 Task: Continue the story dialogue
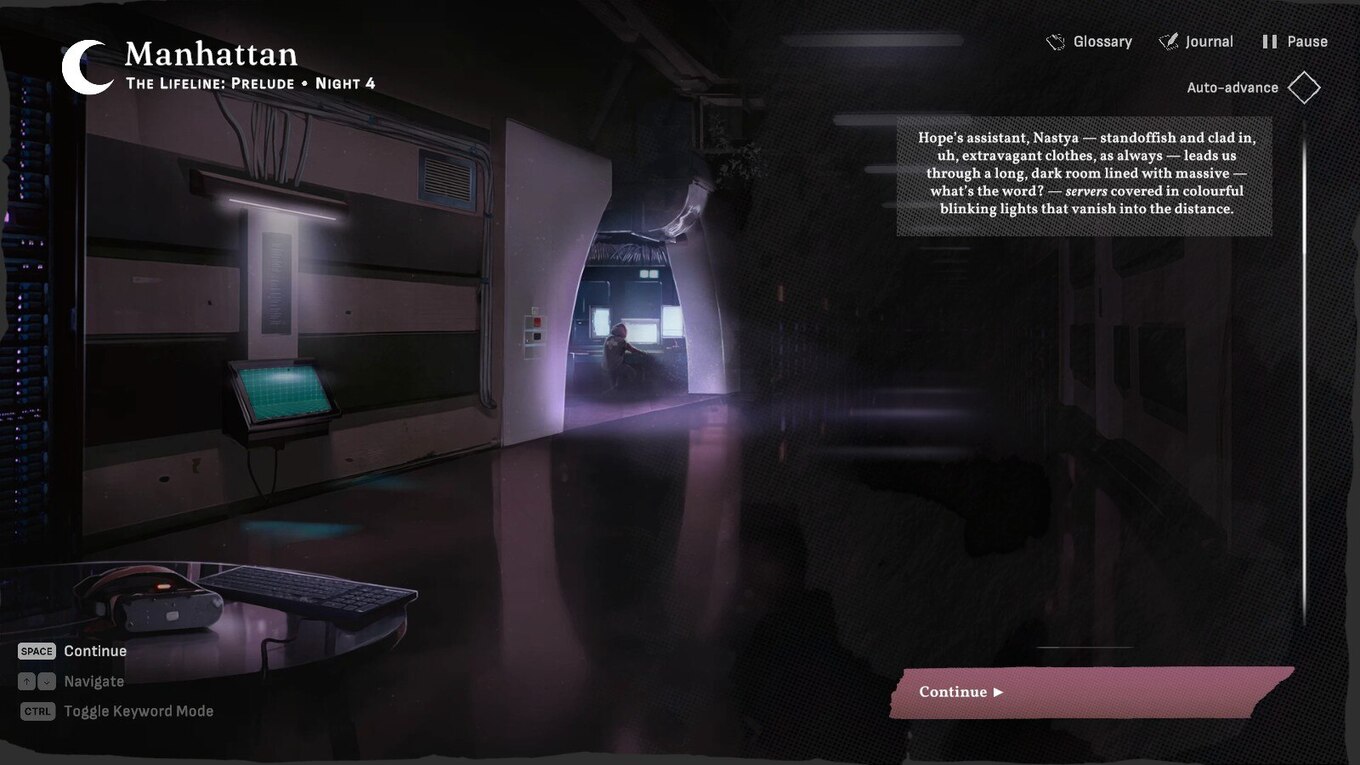click(x=1091, y=692)
